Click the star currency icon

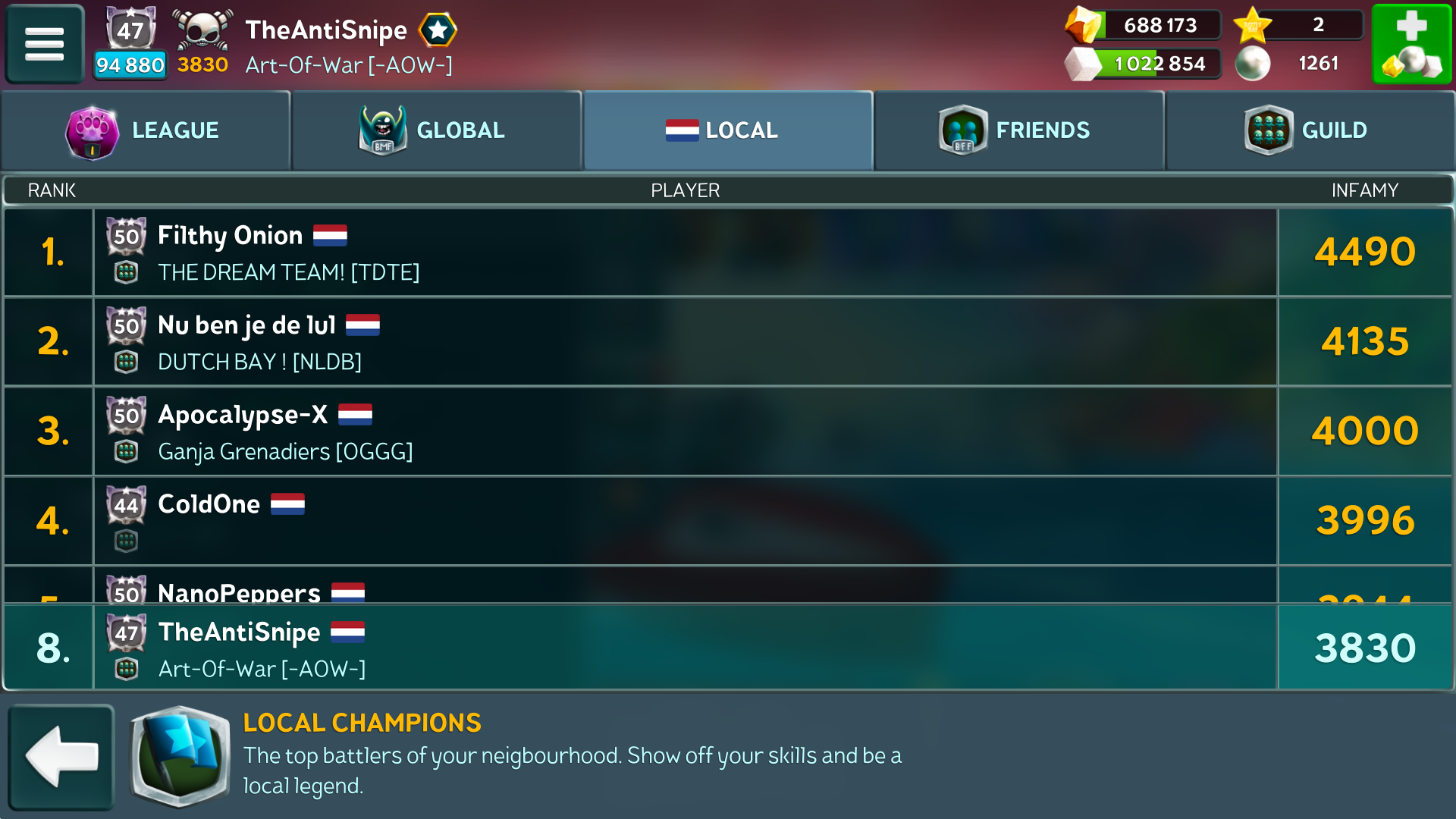click(x=1253, y=25)
